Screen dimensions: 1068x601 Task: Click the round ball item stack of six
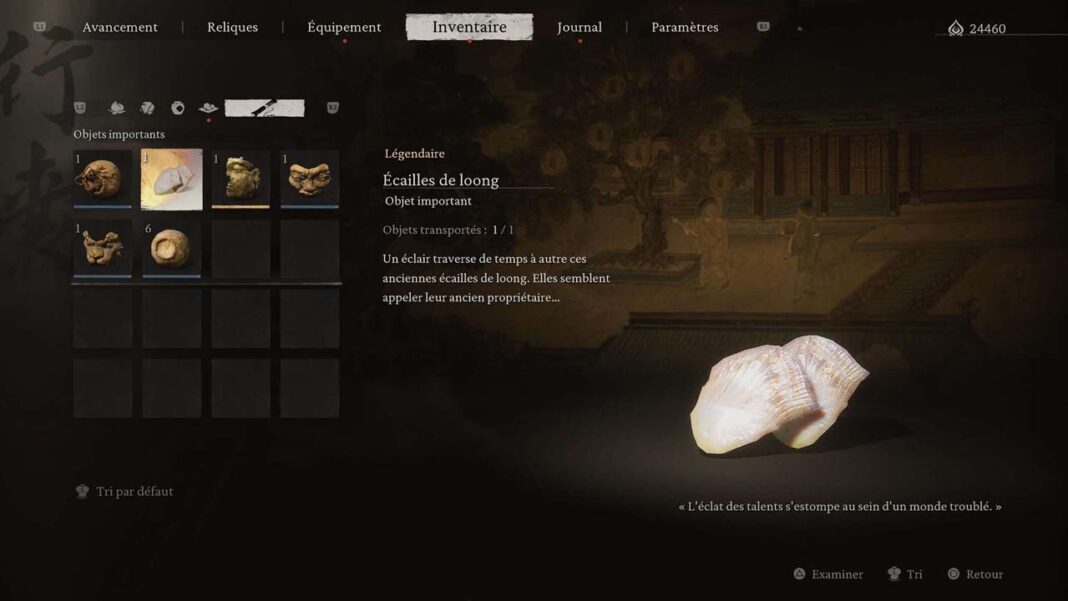(x=171, y=248)
